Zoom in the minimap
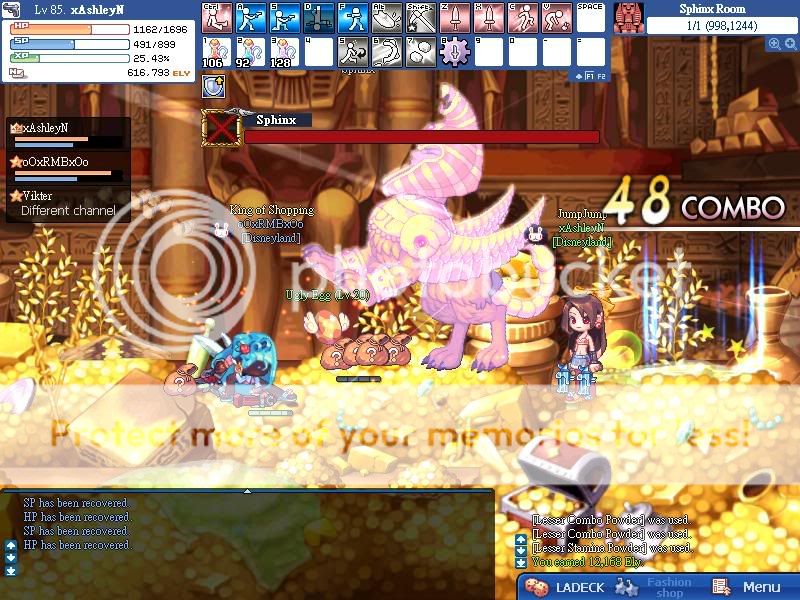Screen dimensions: 800x600 774,44
